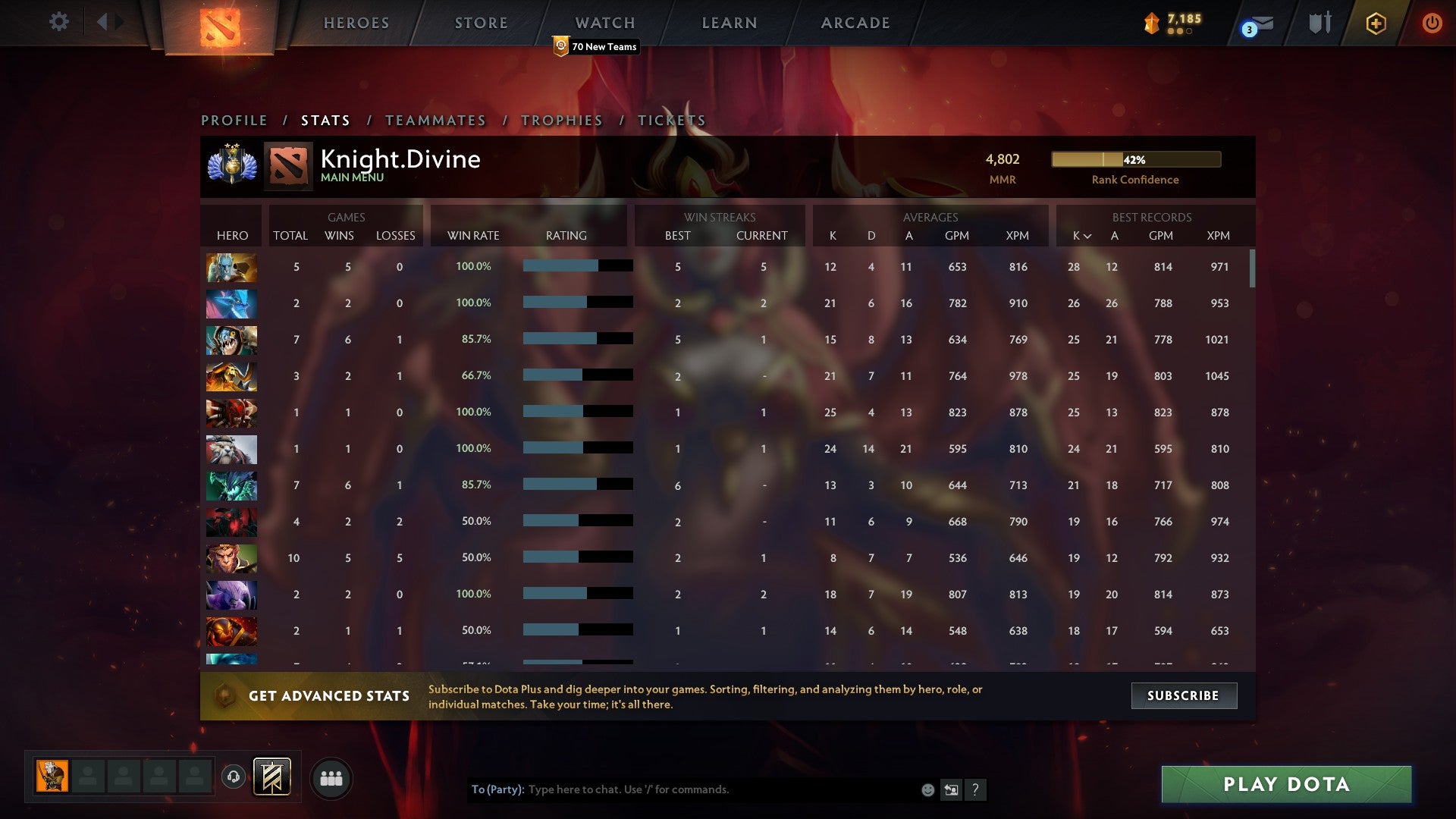This screenshot has height=819, width=1456.
Task: Switch to the TEAMMATES tab
Action: pyautogui.click(x=436, y=120)
